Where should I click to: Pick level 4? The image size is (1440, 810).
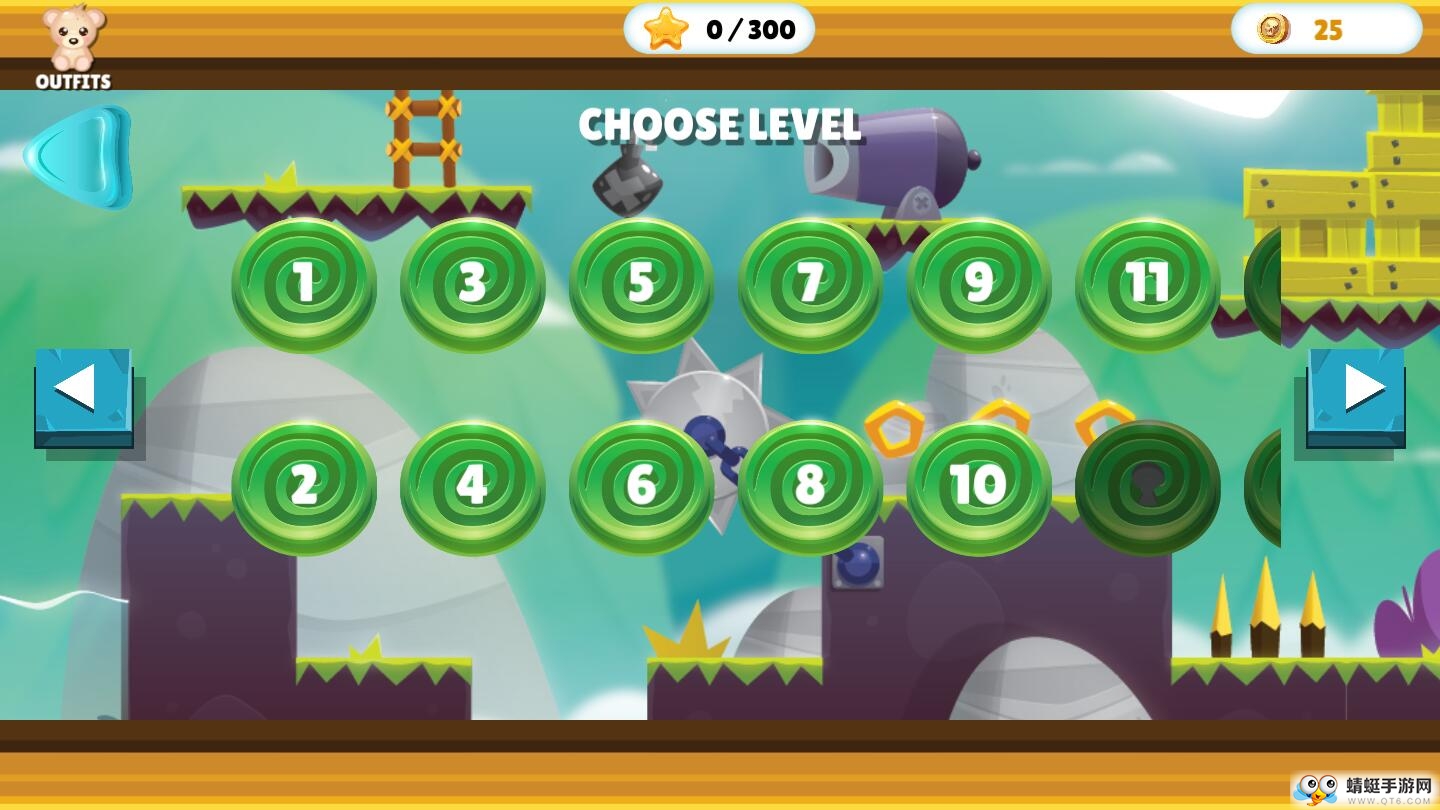pyautogui.click(x=473, y=487)
